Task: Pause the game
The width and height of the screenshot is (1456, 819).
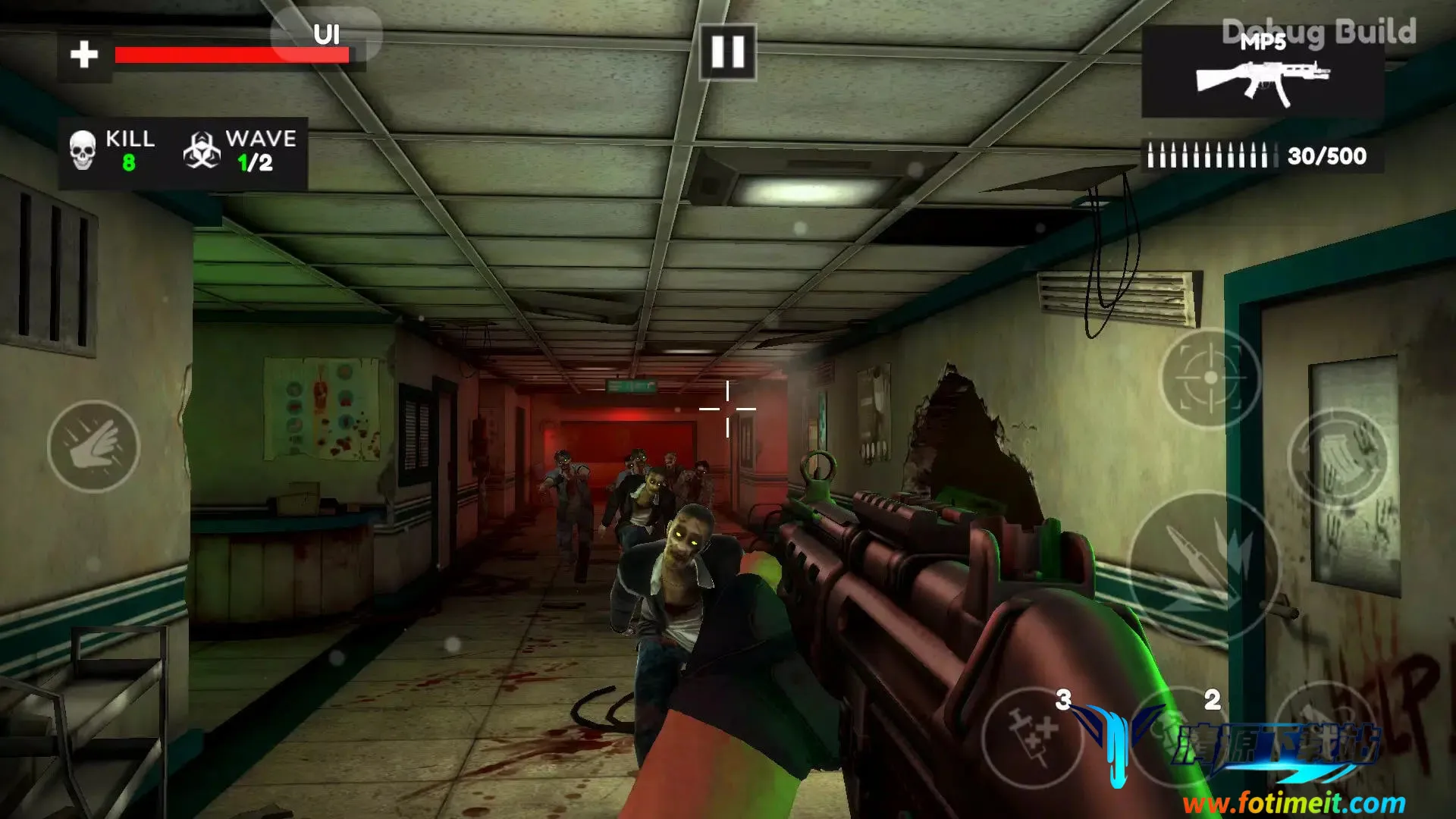Action: pos(727,52)
